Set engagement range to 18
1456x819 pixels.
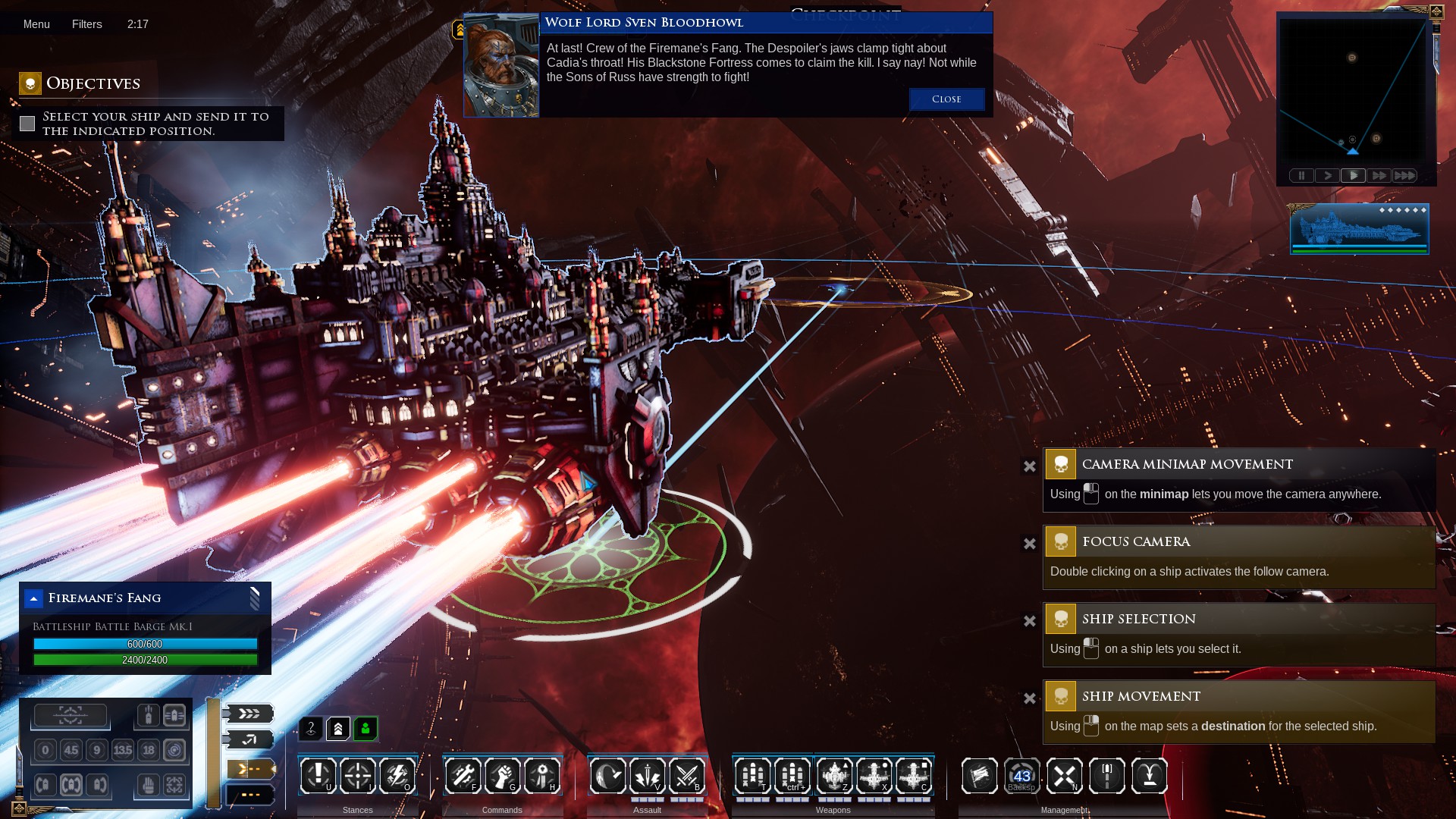(149, 750)
